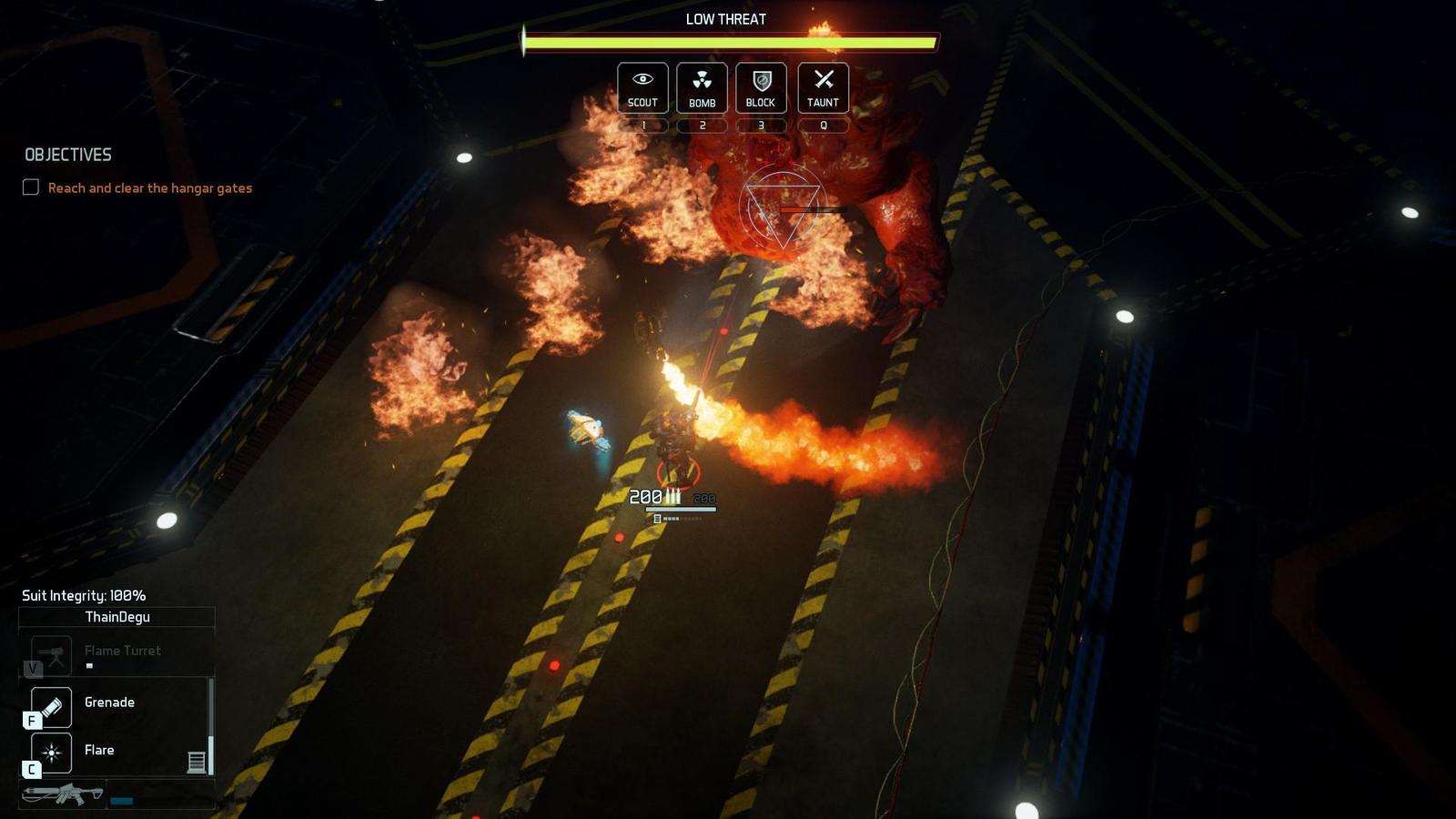Select the Flare equipment slot

52,753
